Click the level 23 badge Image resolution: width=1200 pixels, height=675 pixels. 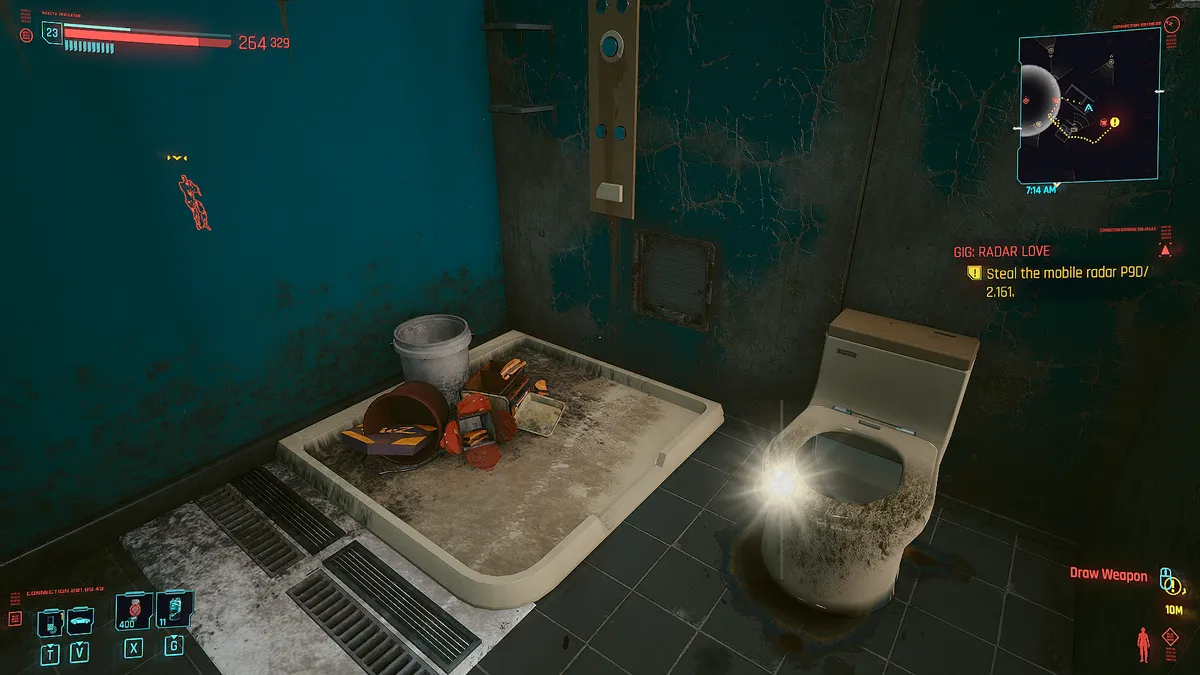[52, 33]
